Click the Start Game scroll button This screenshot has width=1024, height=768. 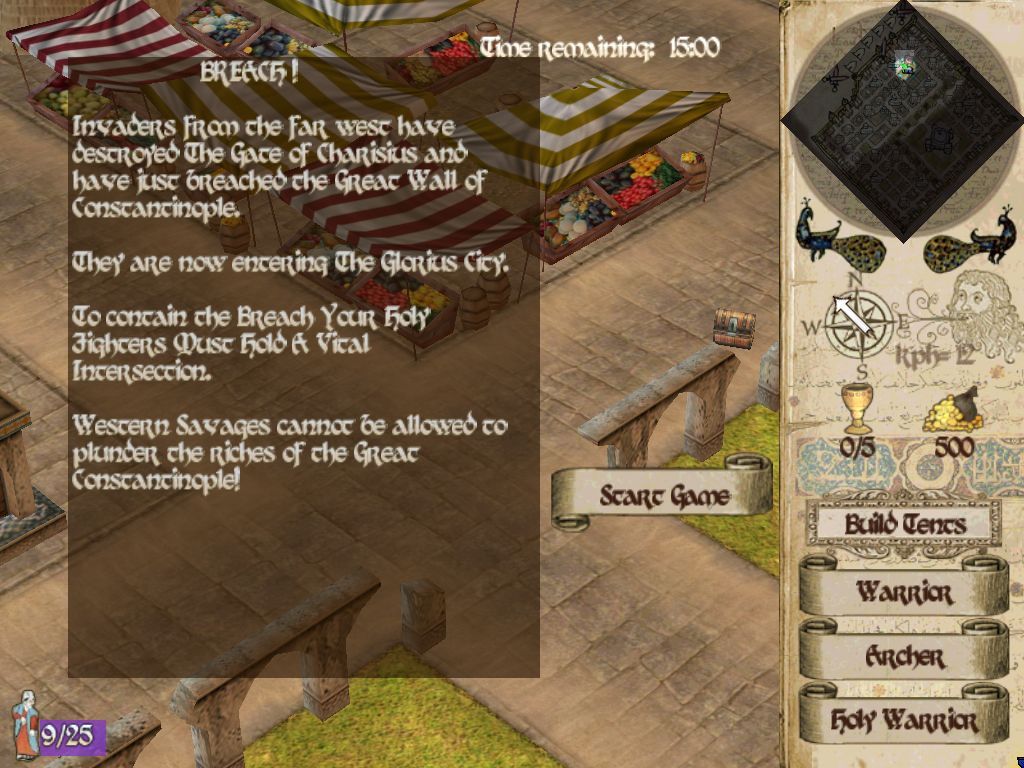(x=662, y=496)
